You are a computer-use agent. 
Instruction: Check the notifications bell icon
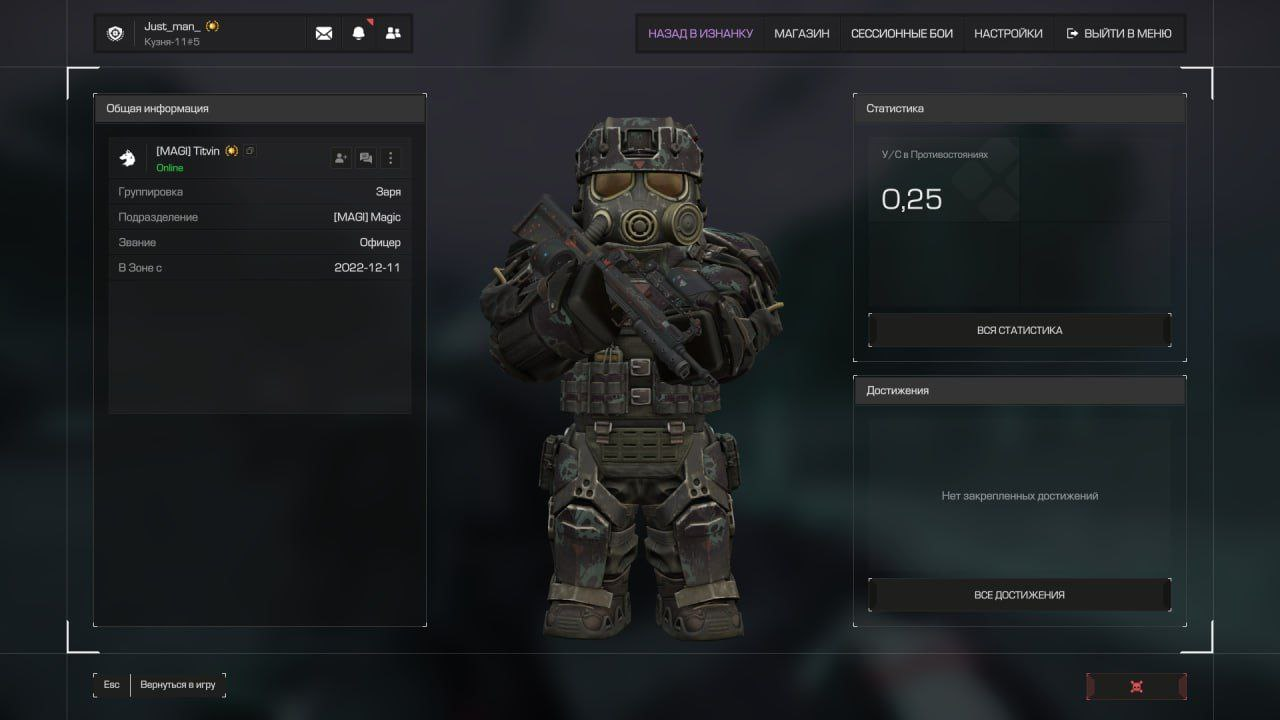(358, 33)
